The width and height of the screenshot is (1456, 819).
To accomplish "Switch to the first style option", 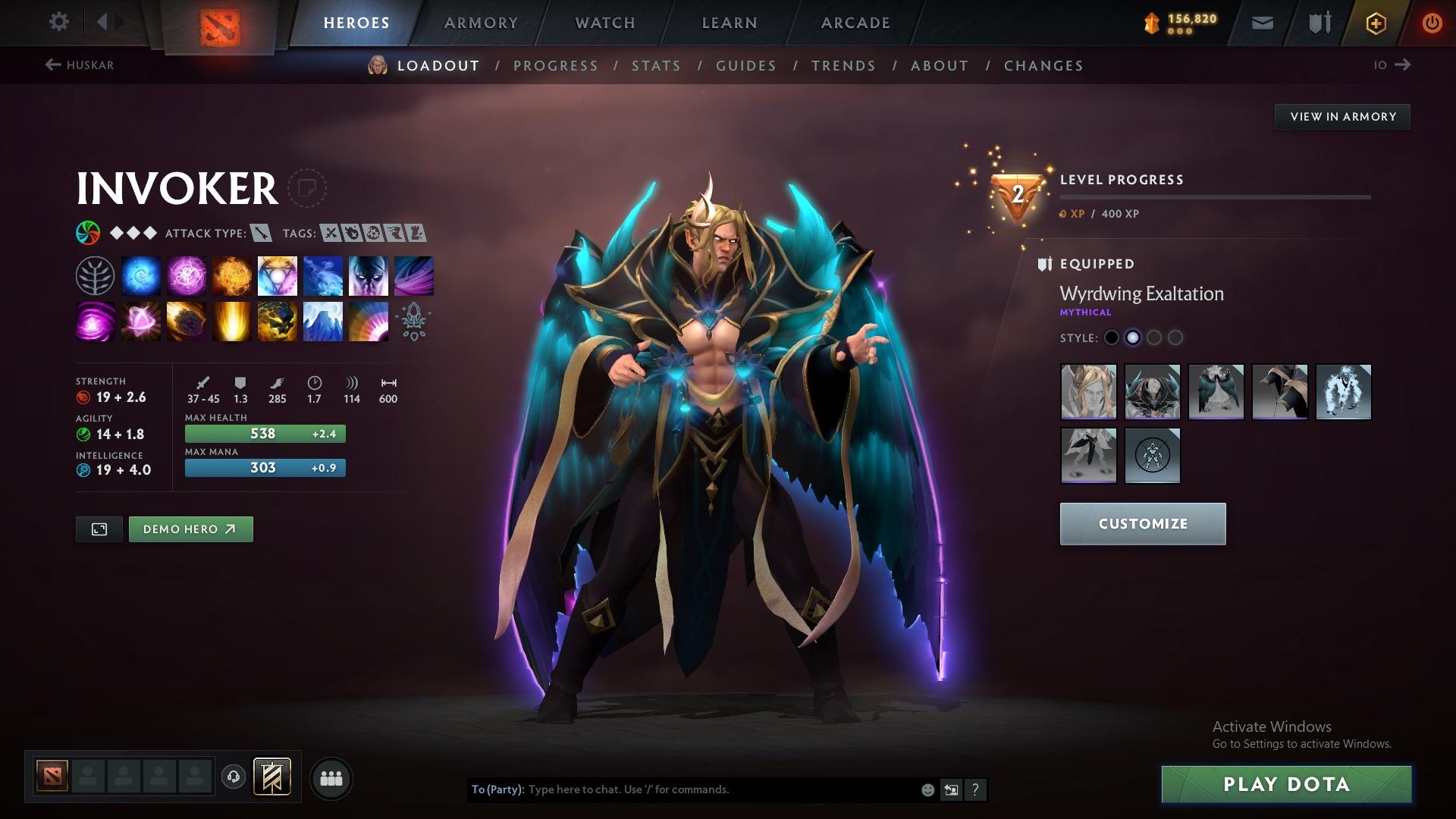I will (x=1112, y=338).
